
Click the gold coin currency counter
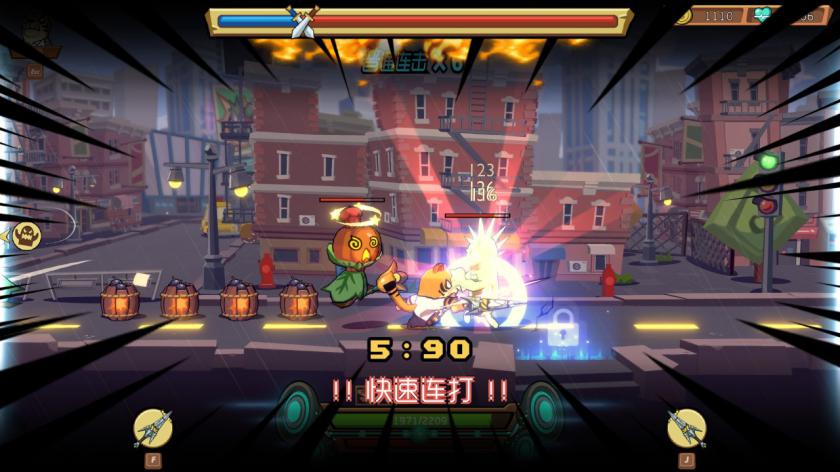(710, 16)
